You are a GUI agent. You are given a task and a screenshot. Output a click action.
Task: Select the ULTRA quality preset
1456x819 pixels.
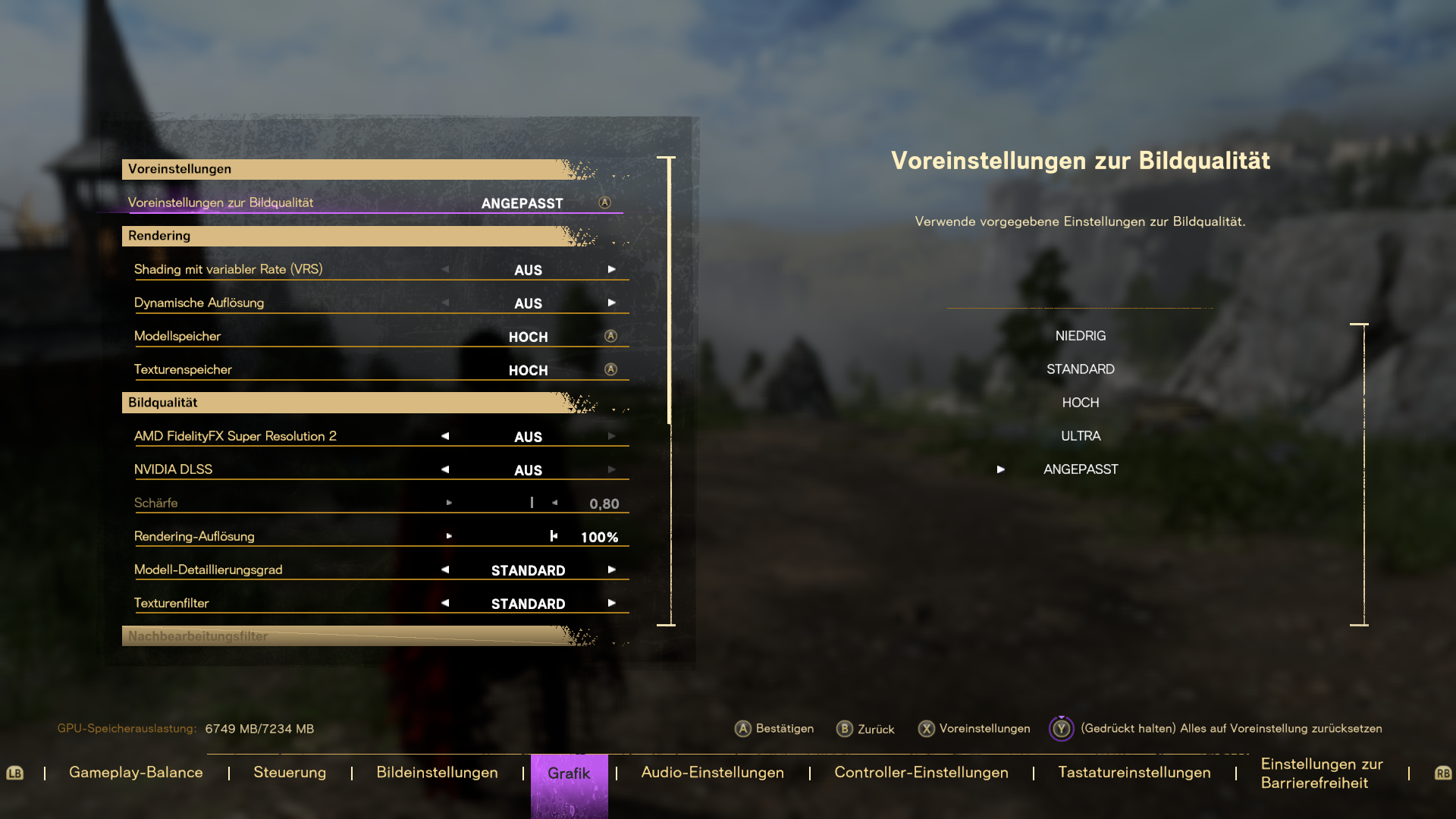click(x=1081, y=435)
